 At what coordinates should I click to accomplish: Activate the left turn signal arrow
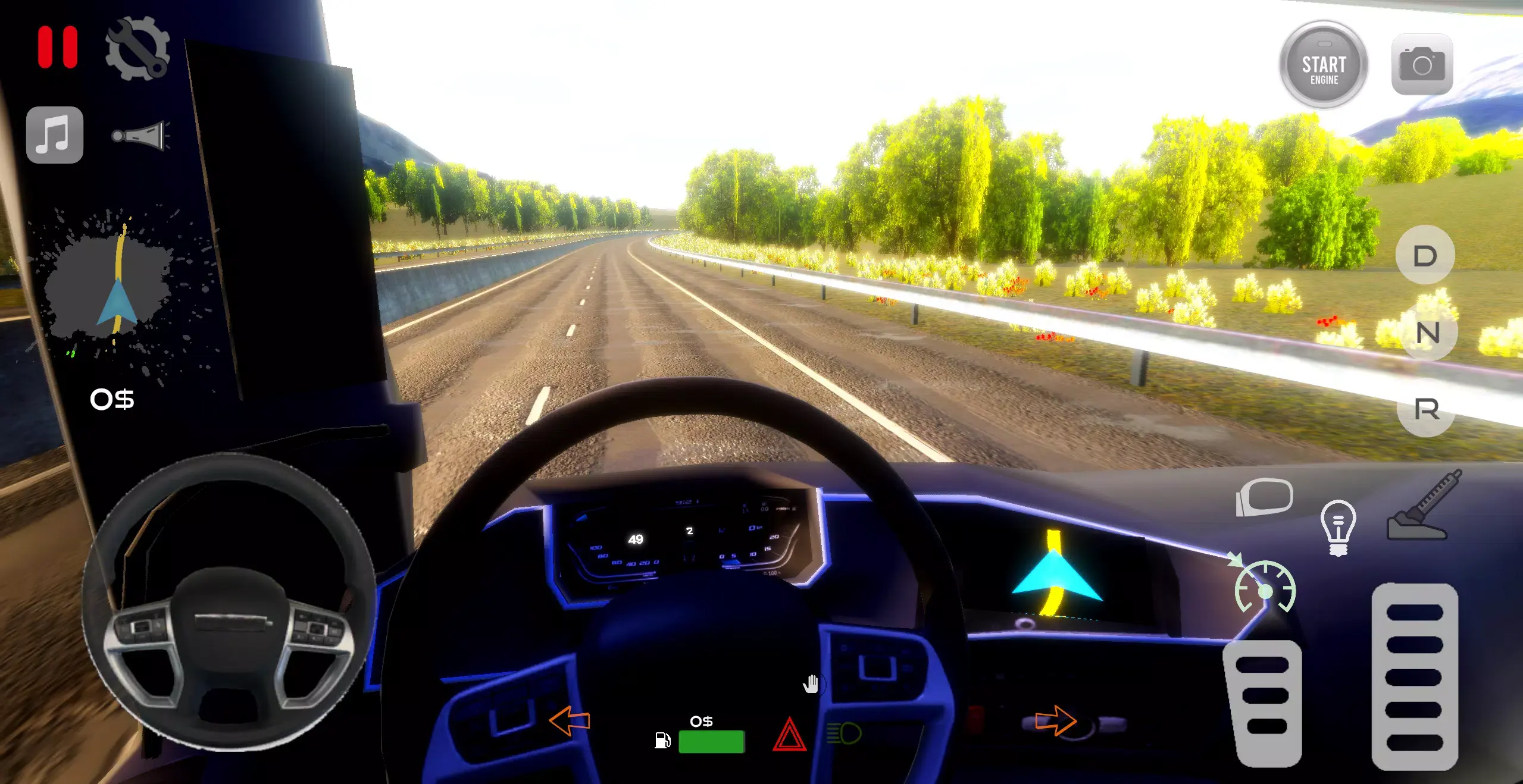click(x=570, y=721)
